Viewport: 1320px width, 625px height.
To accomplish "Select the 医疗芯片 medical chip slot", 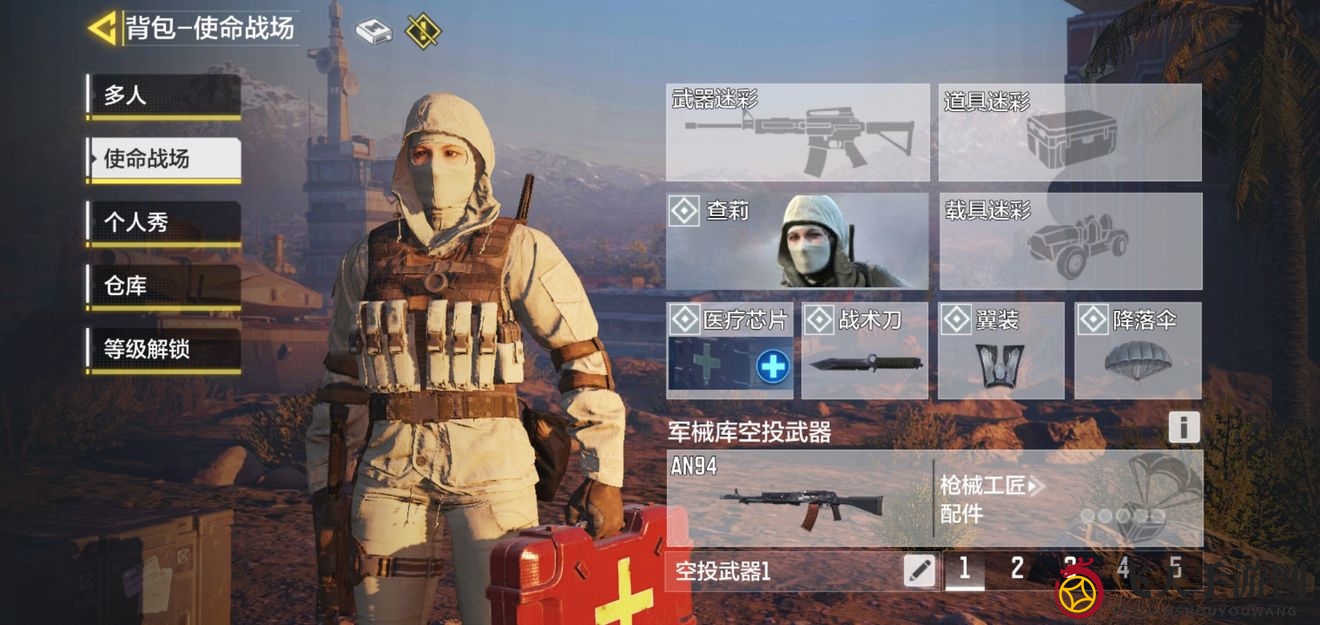I will 730,351.
